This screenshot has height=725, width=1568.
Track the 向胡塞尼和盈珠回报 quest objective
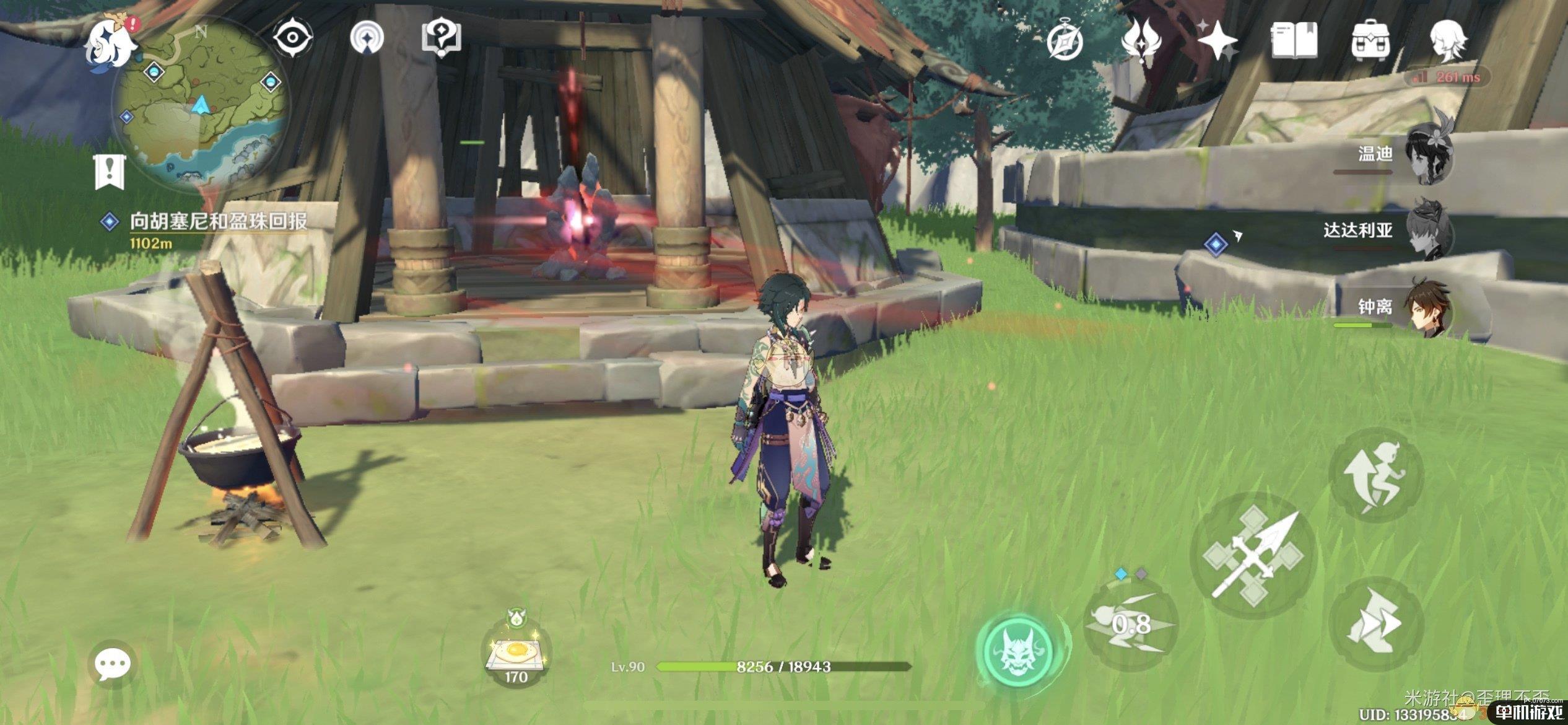click(x=218, y=221)
